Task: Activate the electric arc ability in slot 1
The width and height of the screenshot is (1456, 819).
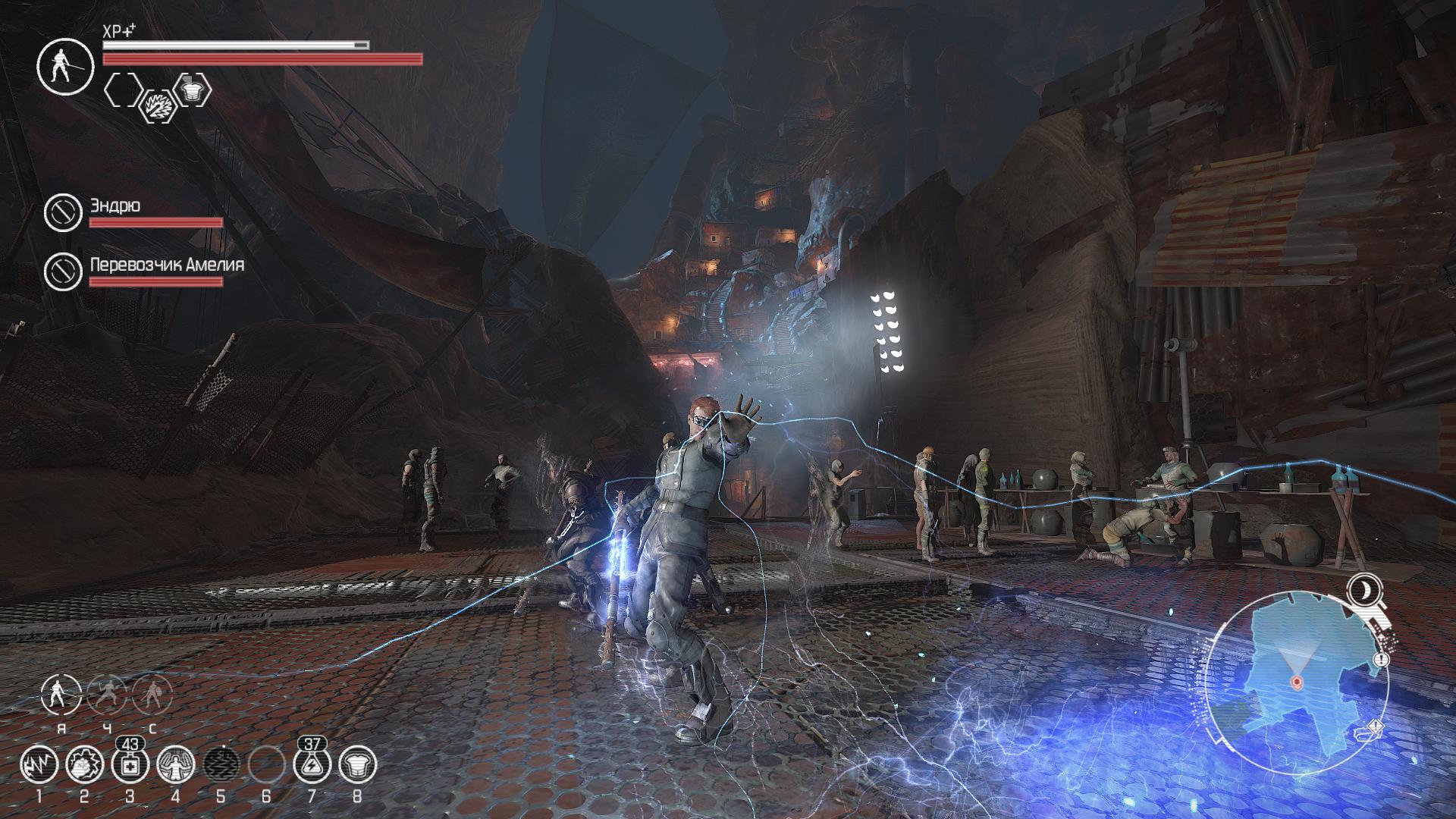Action: (x=39, y=764)
